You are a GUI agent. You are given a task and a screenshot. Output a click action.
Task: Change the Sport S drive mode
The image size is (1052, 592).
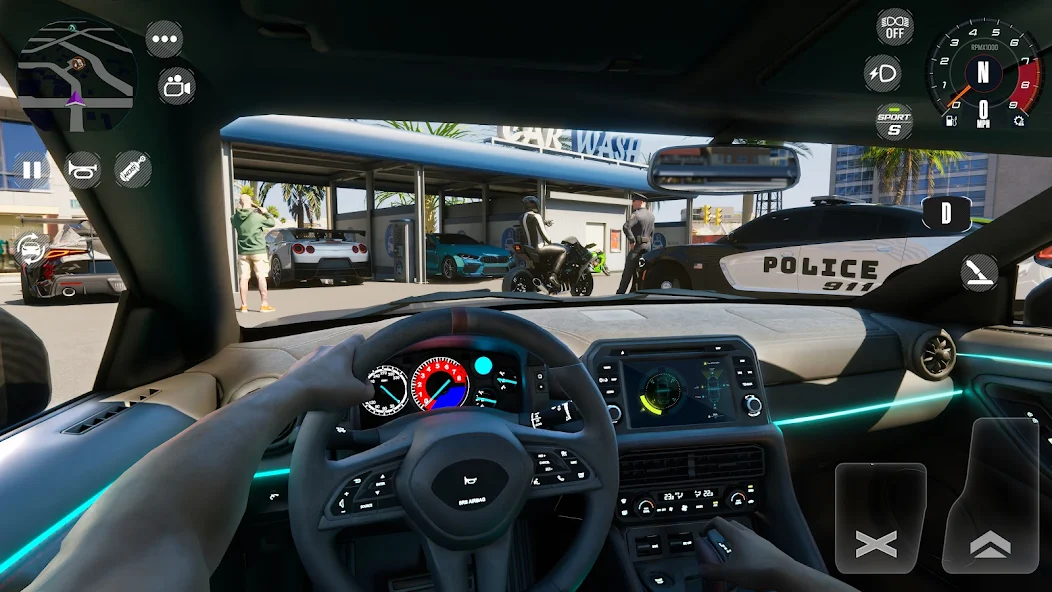point(894,122)
